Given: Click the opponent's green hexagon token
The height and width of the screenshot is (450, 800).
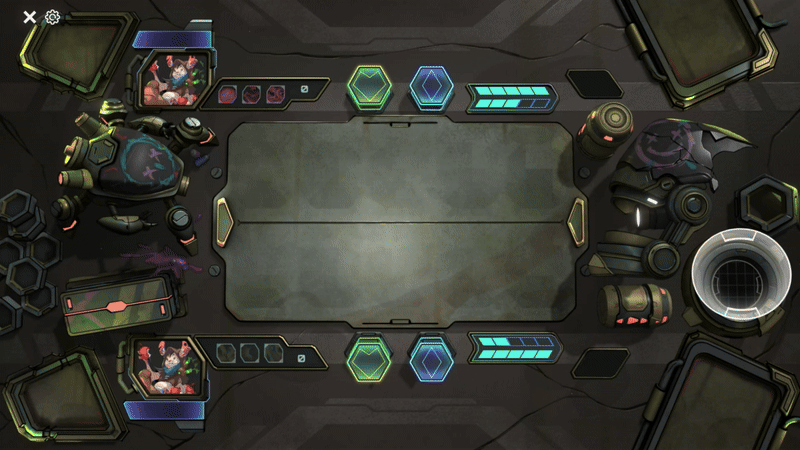Looking at the screenshot, I should click(x=369, y=87).
